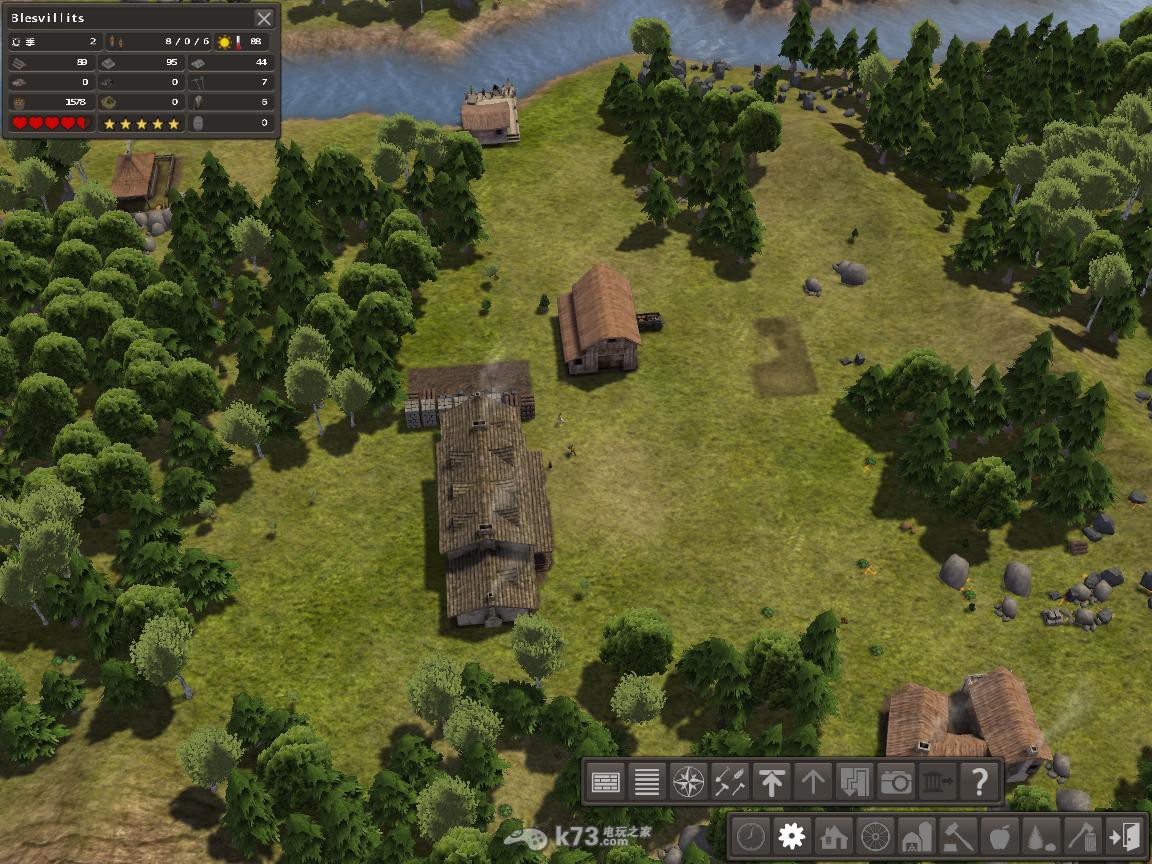Open the professions tools icon

(730, 782)
